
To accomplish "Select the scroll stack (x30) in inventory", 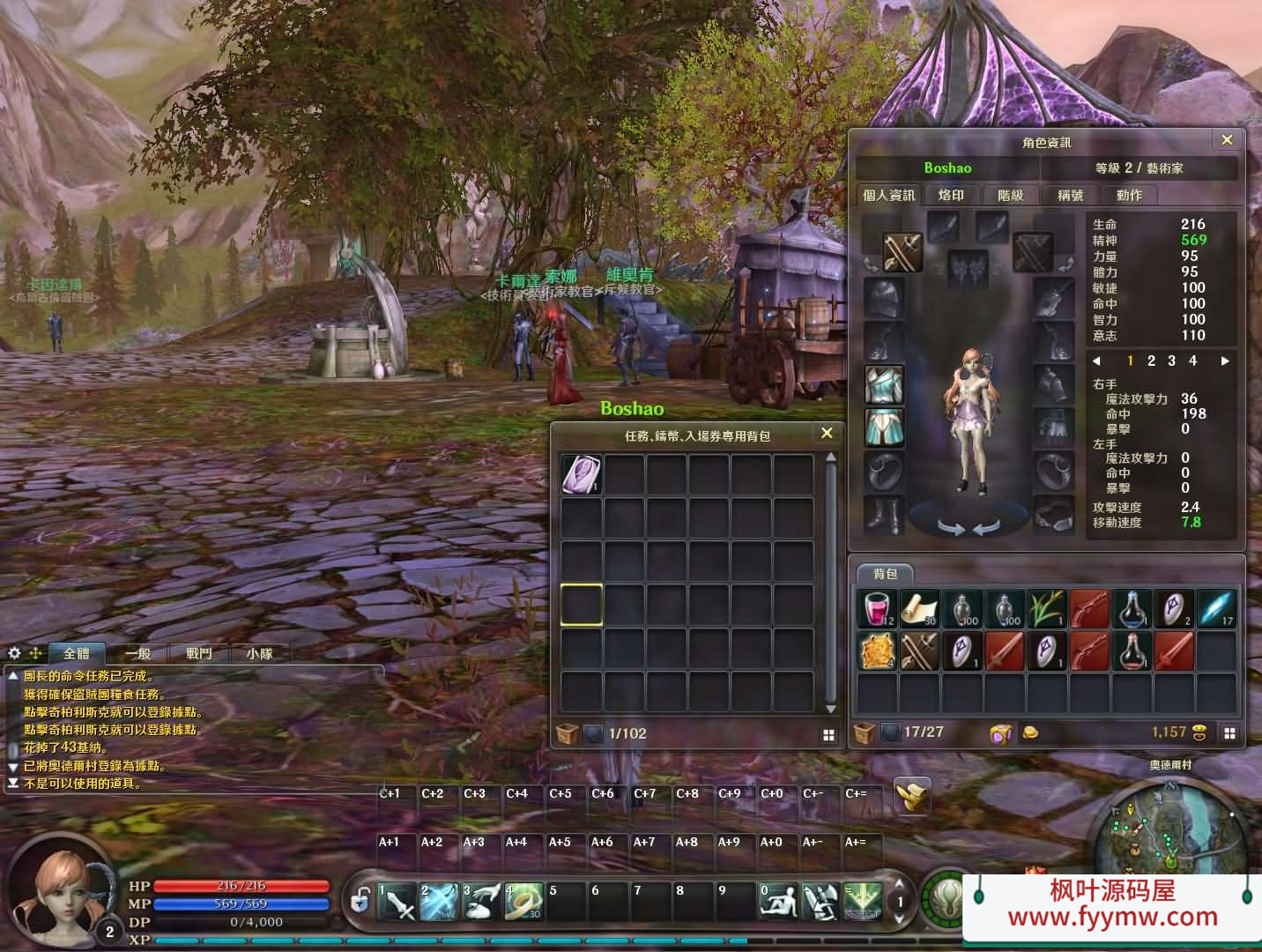I will (x=918, y=608).
